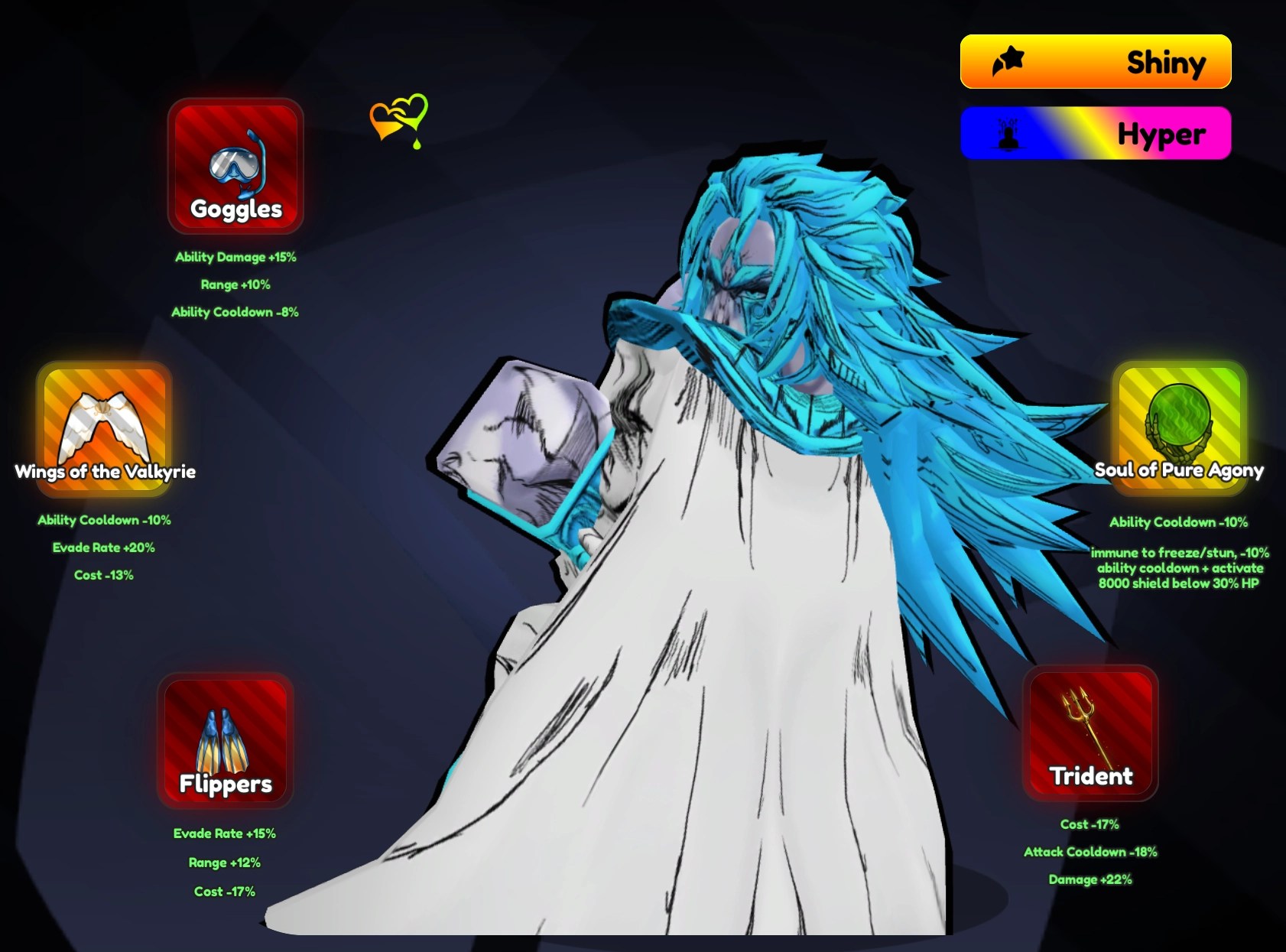Select the Soul of Pure Agony icon
Screen dimensions: 1286x952
coord(1180,425)
